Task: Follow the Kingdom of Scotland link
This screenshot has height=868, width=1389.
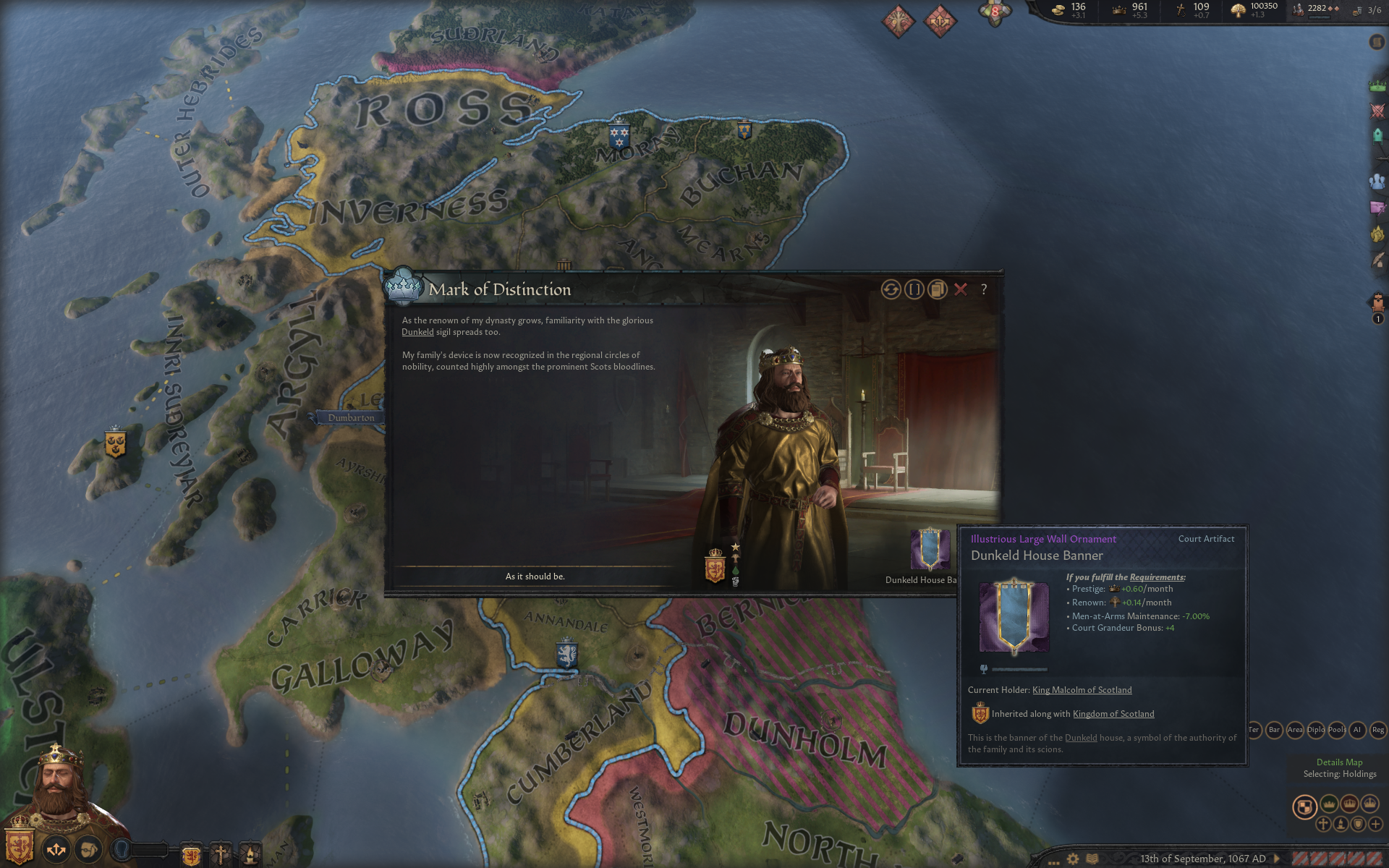Action: coord(1113,714)
